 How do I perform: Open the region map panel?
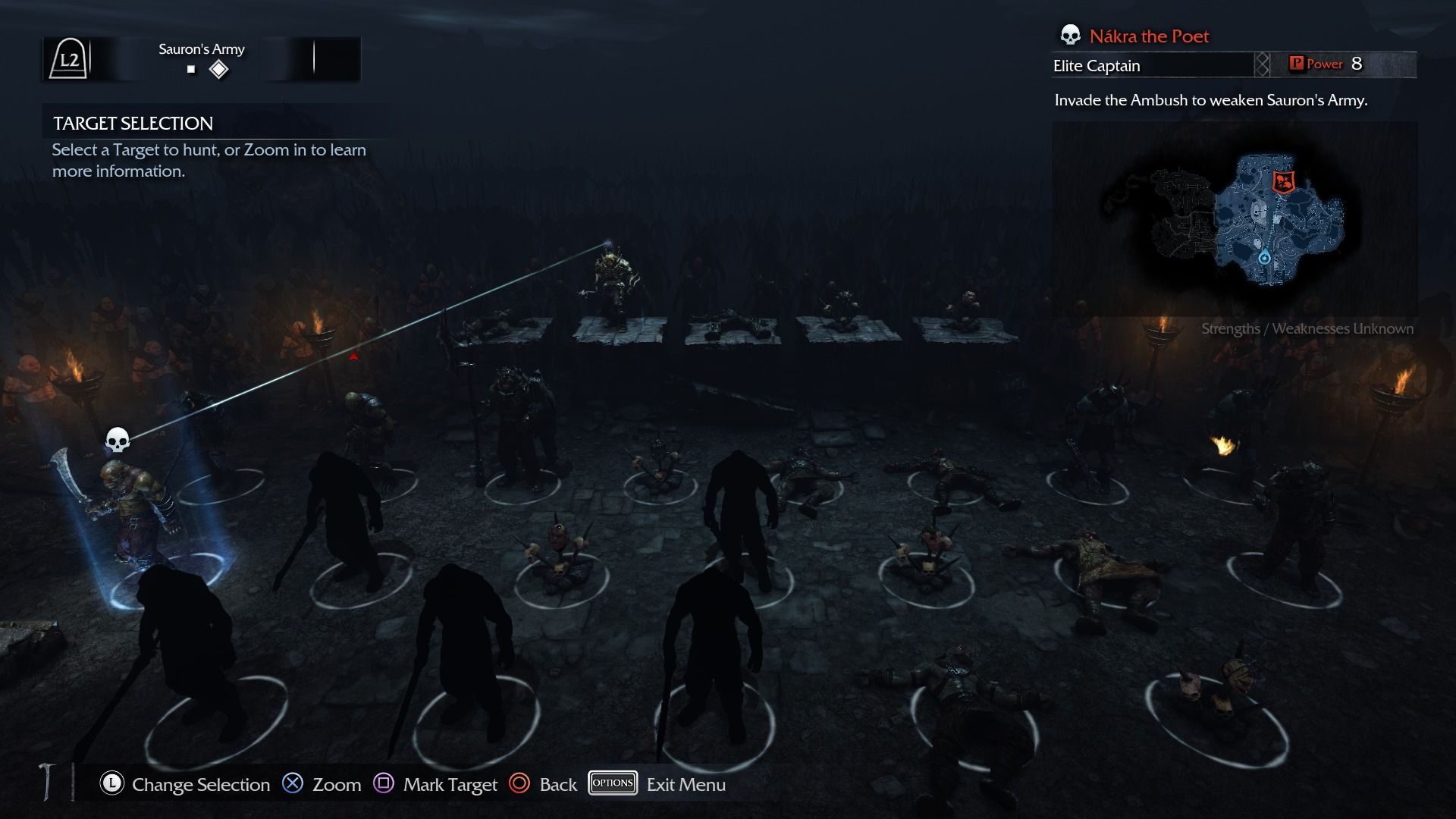coord(1234,220)
